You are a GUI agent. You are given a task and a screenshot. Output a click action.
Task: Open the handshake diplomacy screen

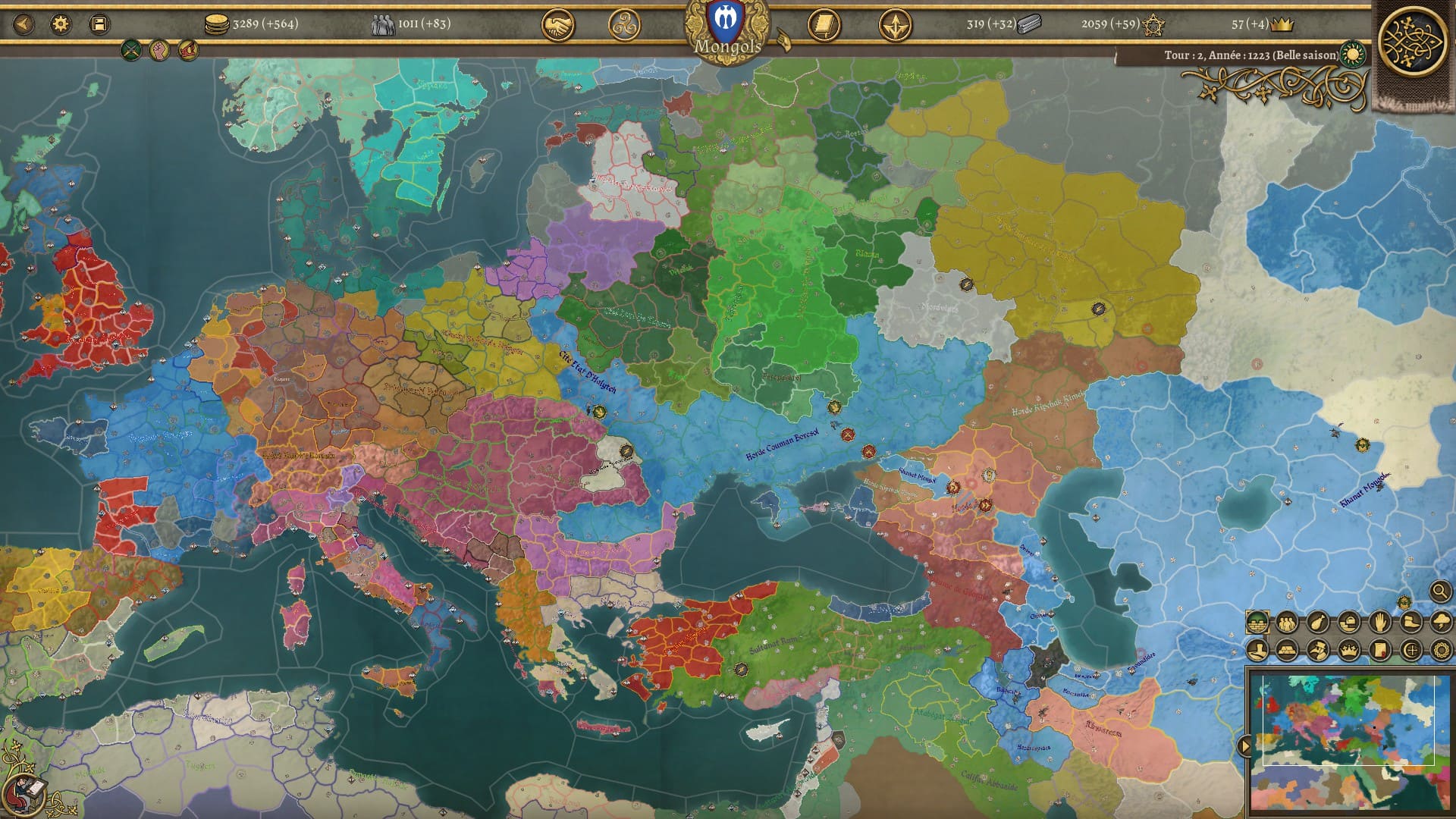click(x=557, y=26)
